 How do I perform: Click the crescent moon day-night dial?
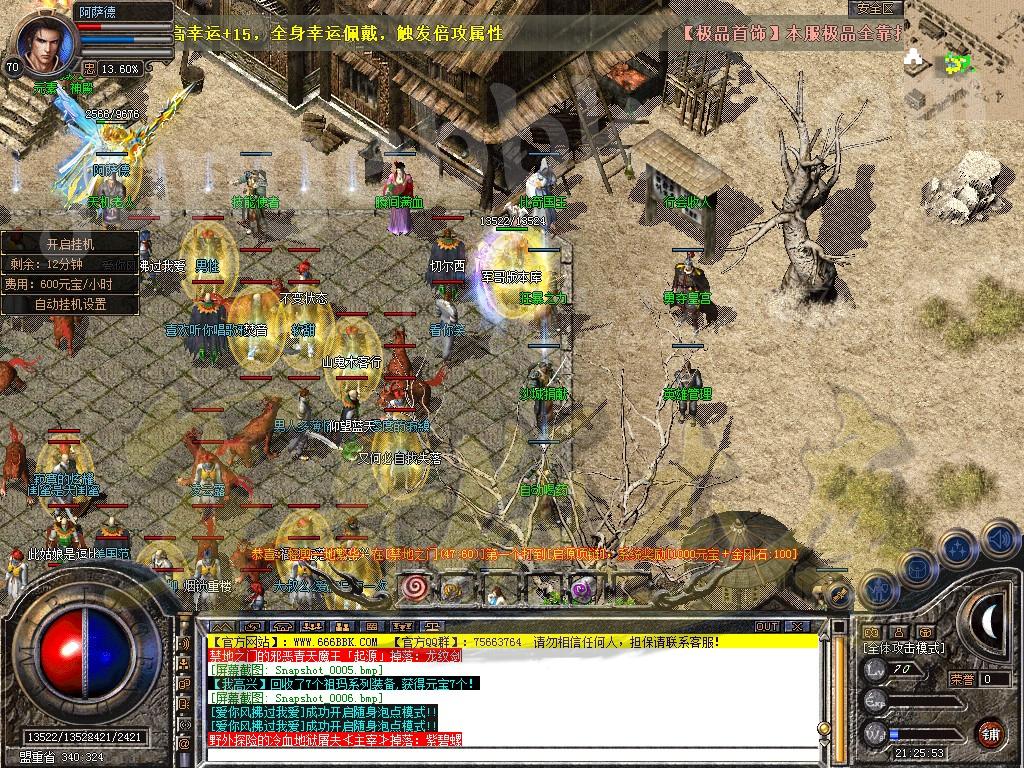coord(988,622)
